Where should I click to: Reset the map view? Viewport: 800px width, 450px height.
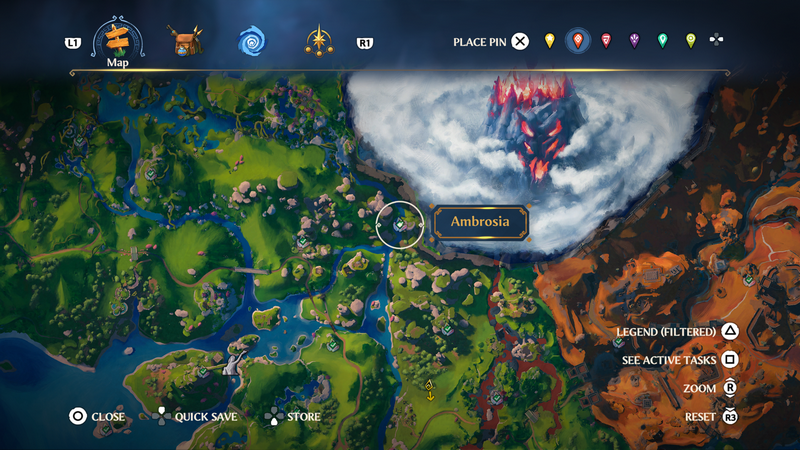712,416
